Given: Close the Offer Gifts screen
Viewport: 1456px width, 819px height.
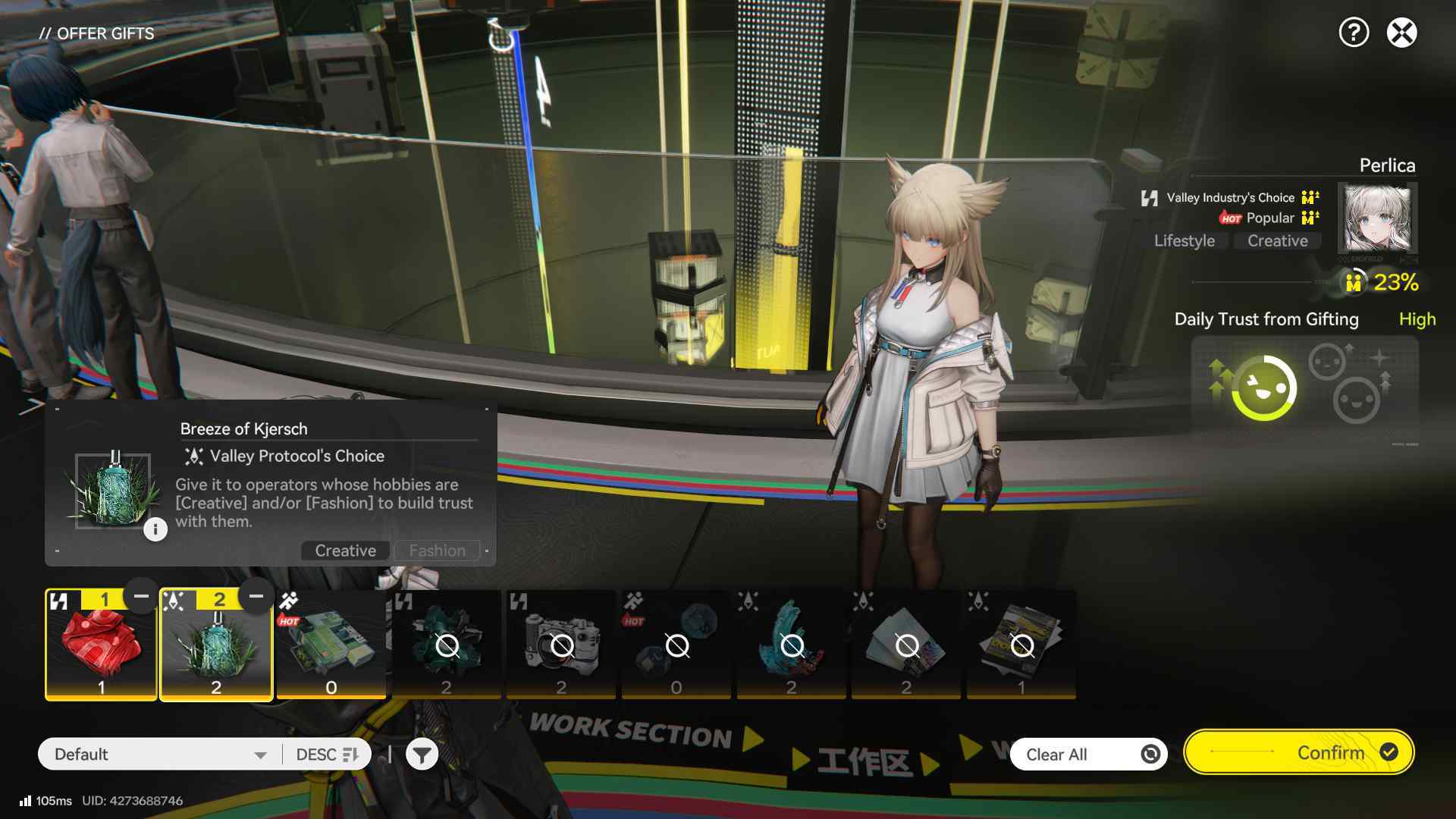Looking at the screenshot, I should click(x=1401, y=33).
